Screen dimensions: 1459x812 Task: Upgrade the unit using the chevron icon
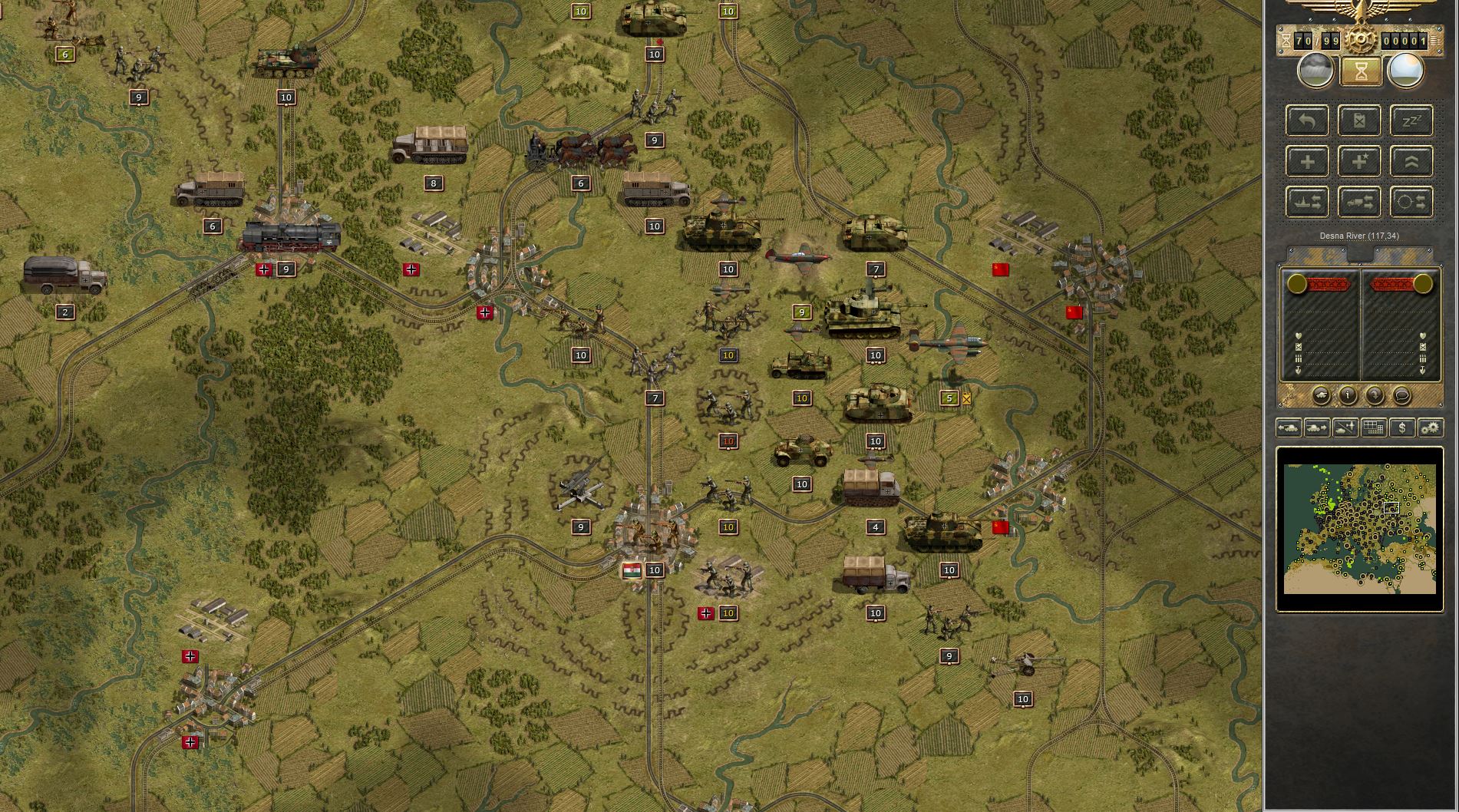pyautogui.click(x=1412, y=163)
